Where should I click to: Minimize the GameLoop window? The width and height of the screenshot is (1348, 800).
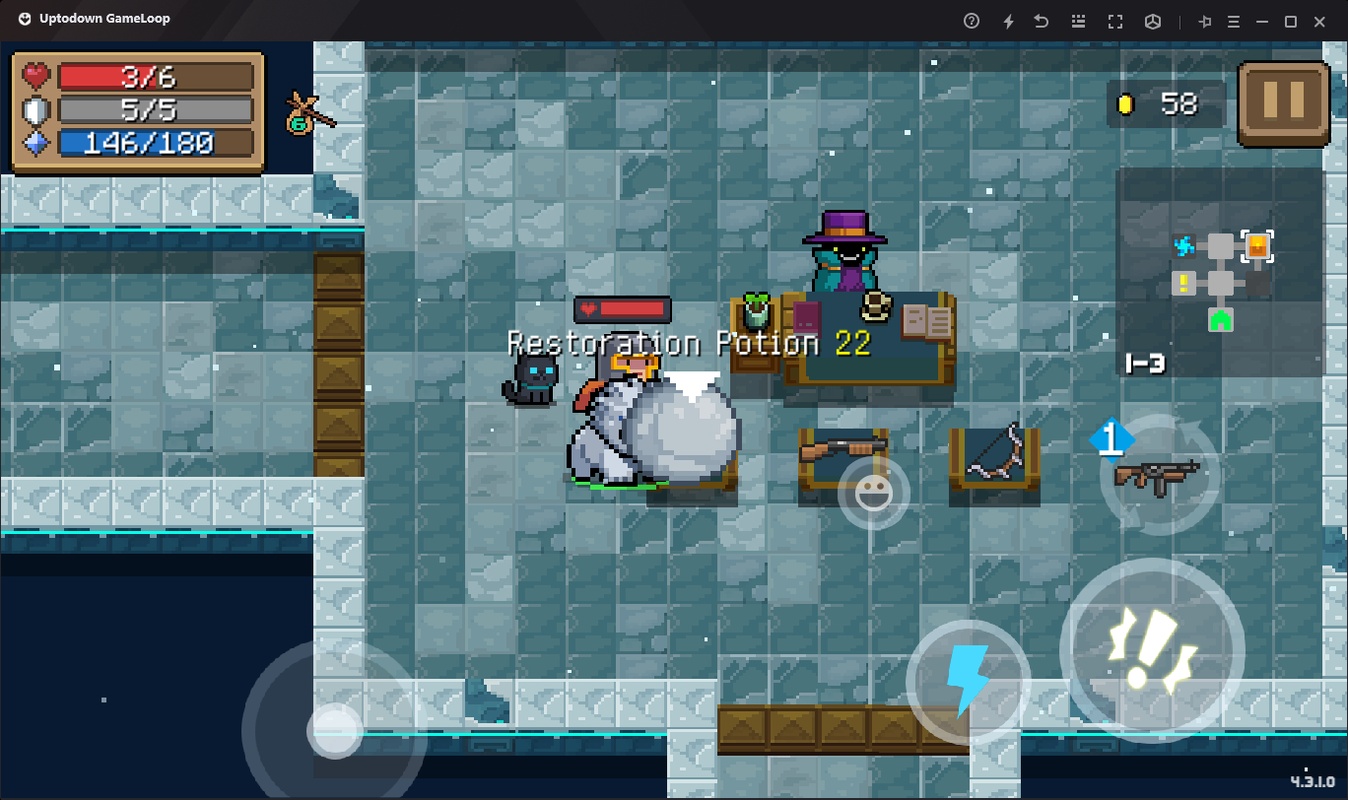[x=1262, y=21]
